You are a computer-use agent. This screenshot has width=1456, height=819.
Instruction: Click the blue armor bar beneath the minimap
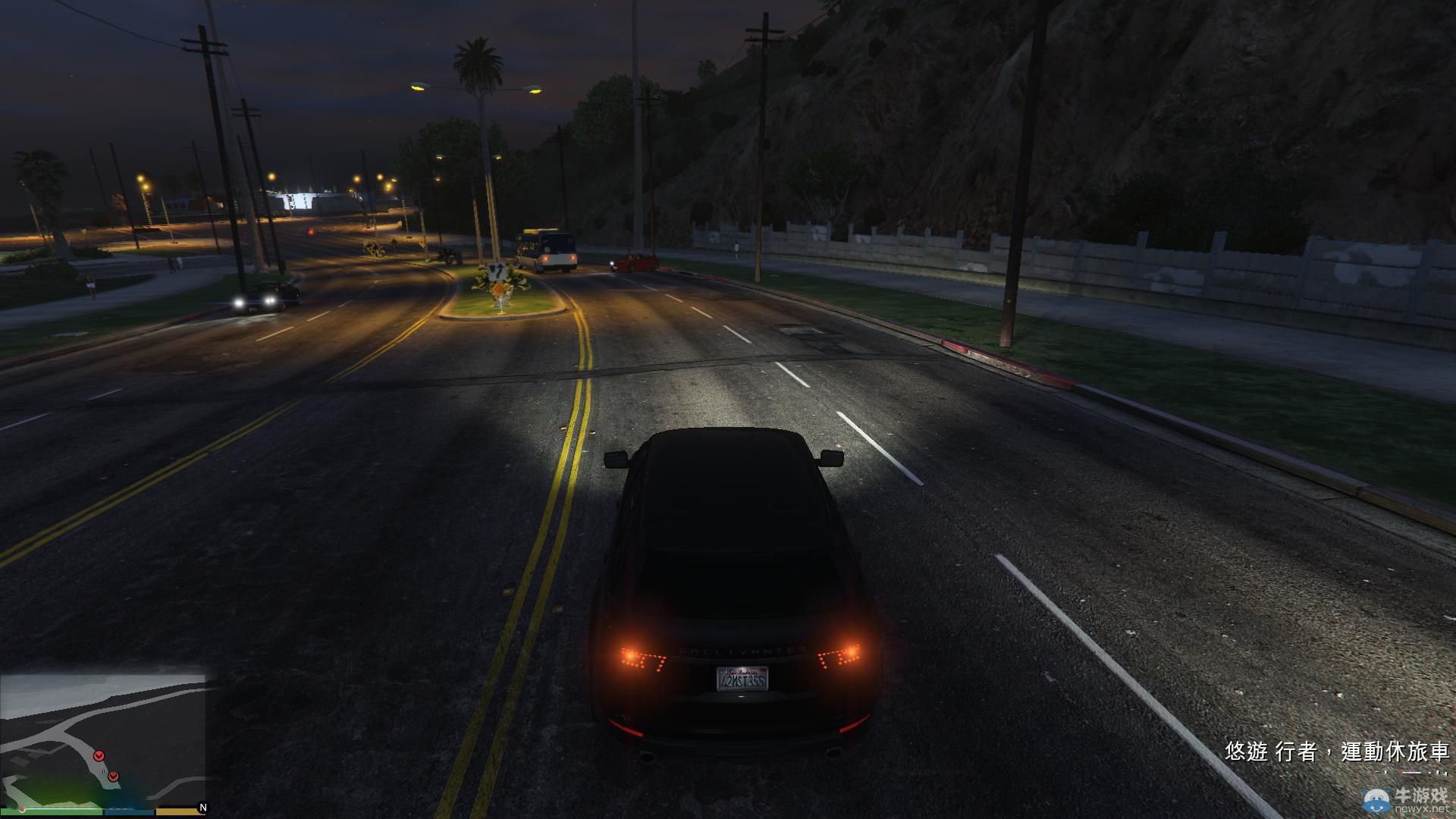click(128, 811)
